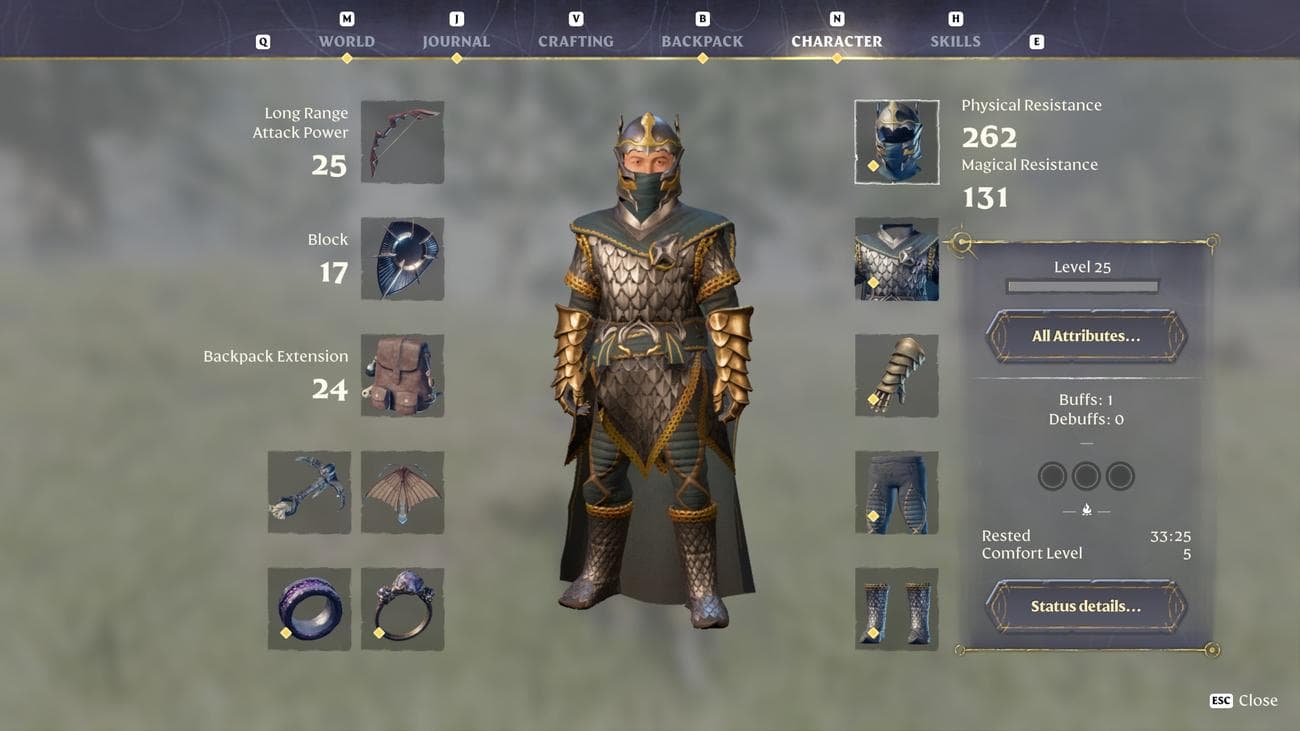
Task: Select the Character tab
Action: point(836,41)
